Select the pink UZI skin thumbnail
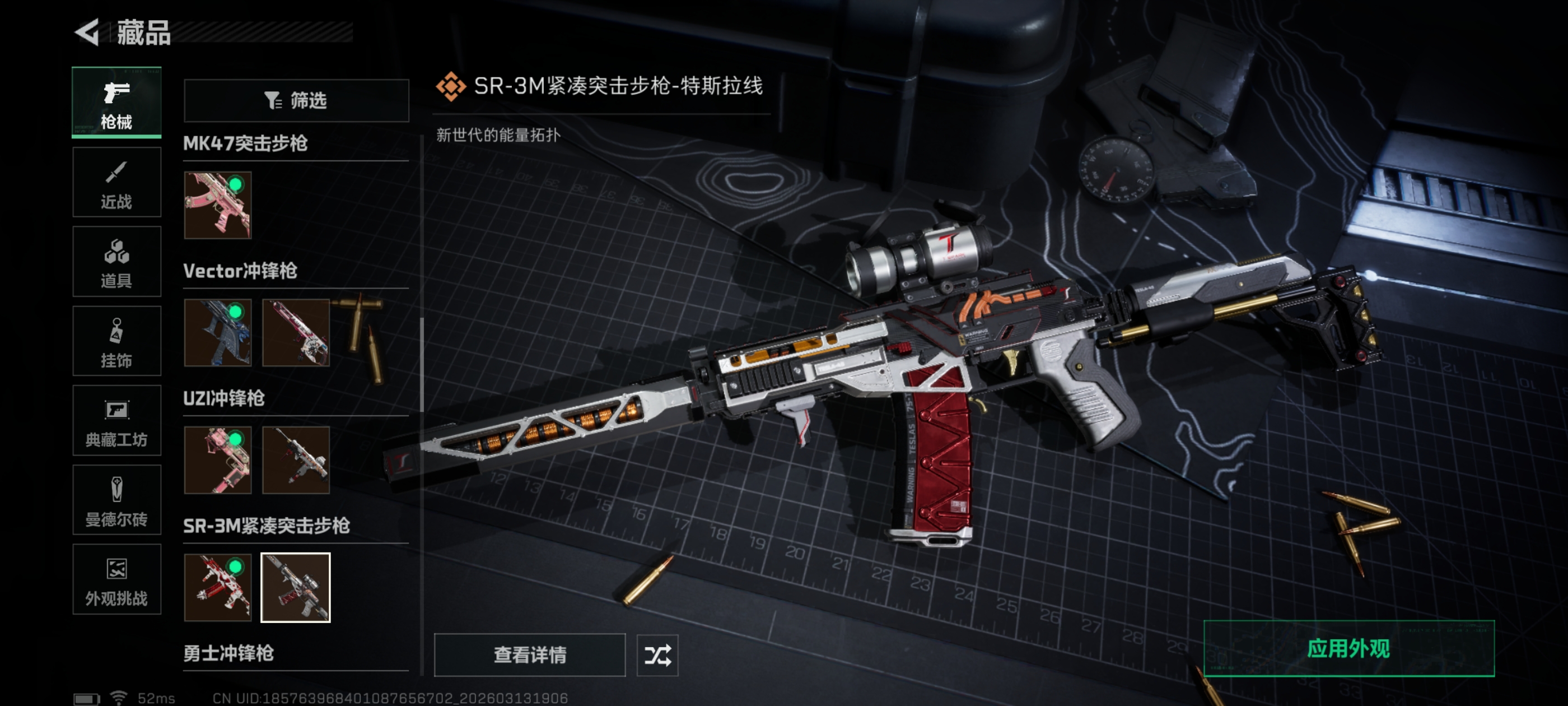Viewport: 1568px width, 706px height. [x=217, y=460]
